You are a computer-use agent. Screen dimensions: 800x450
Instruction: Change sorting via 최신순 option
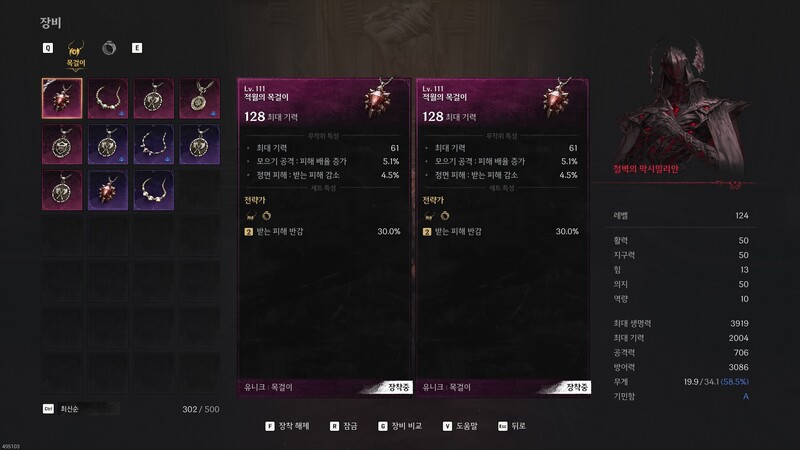click(70, 409)
